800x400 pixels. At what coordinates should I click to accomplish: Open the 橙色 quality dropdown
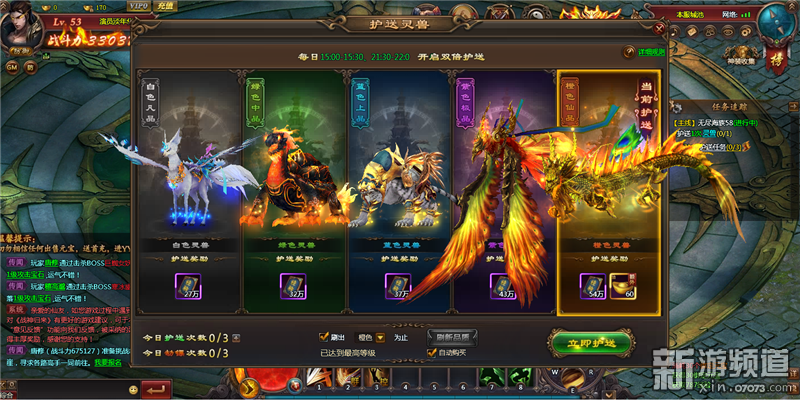point(380,338)
